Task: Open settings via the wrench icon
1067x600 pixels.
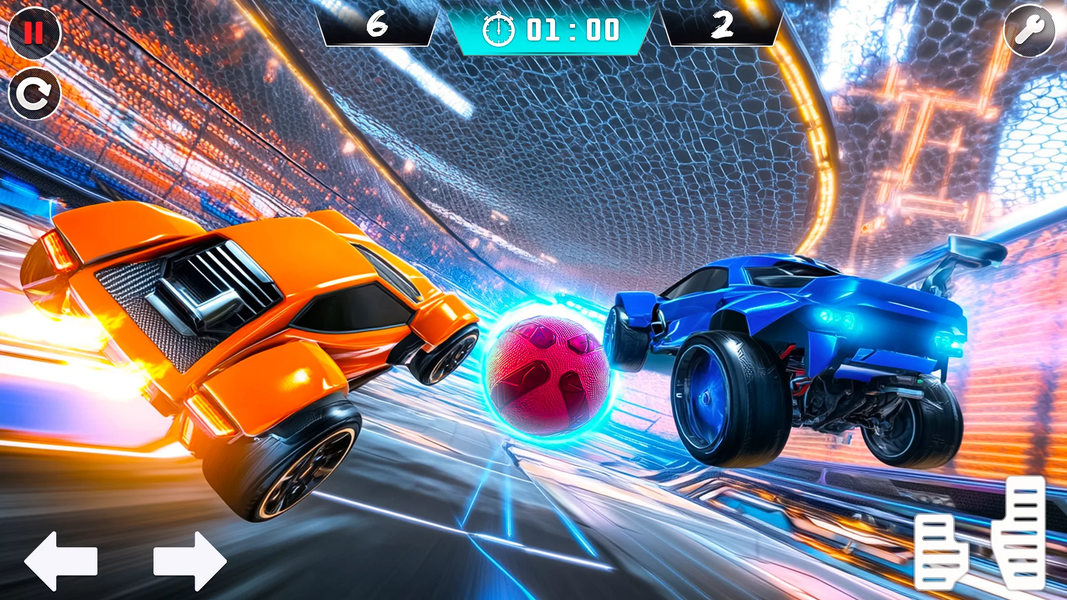Action: point(1029,32)
